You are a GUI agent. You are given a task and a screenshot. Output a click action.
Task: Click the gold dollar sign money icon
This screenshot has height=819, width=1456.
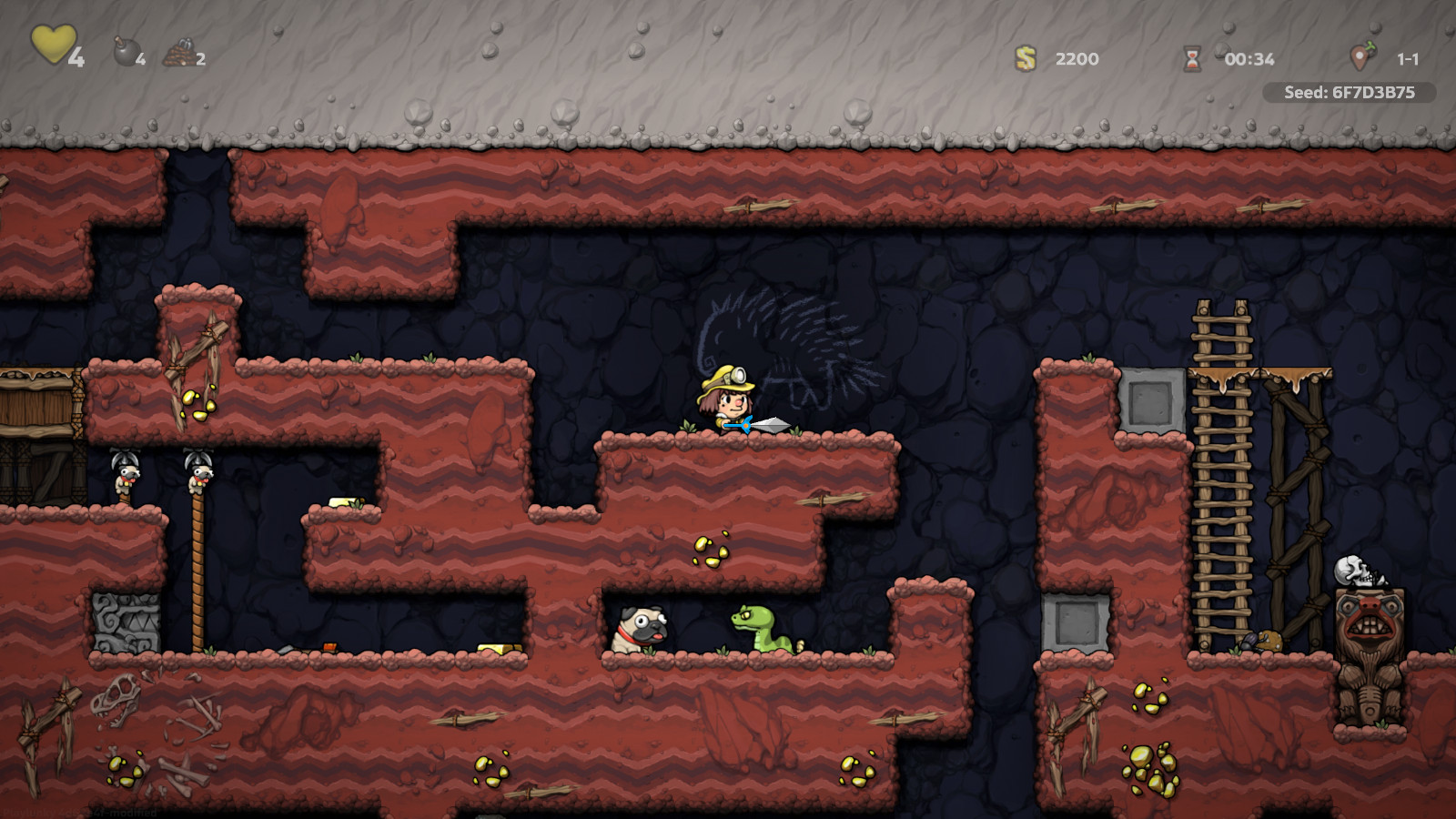pos(1026,58)
